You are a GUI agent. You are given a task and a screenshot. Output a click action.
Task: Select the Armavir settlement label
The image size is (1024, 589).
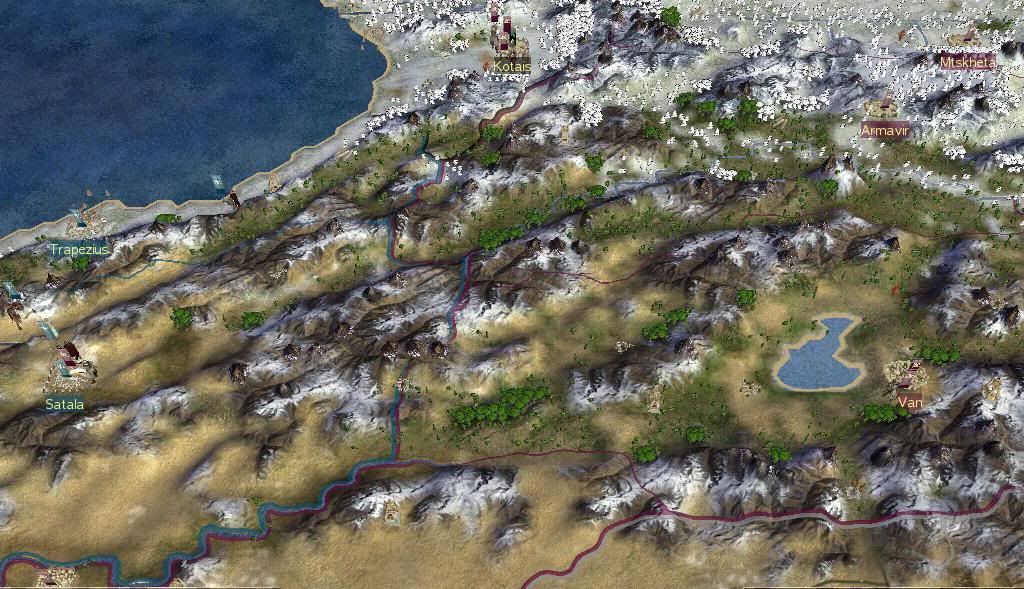[885, 131]
